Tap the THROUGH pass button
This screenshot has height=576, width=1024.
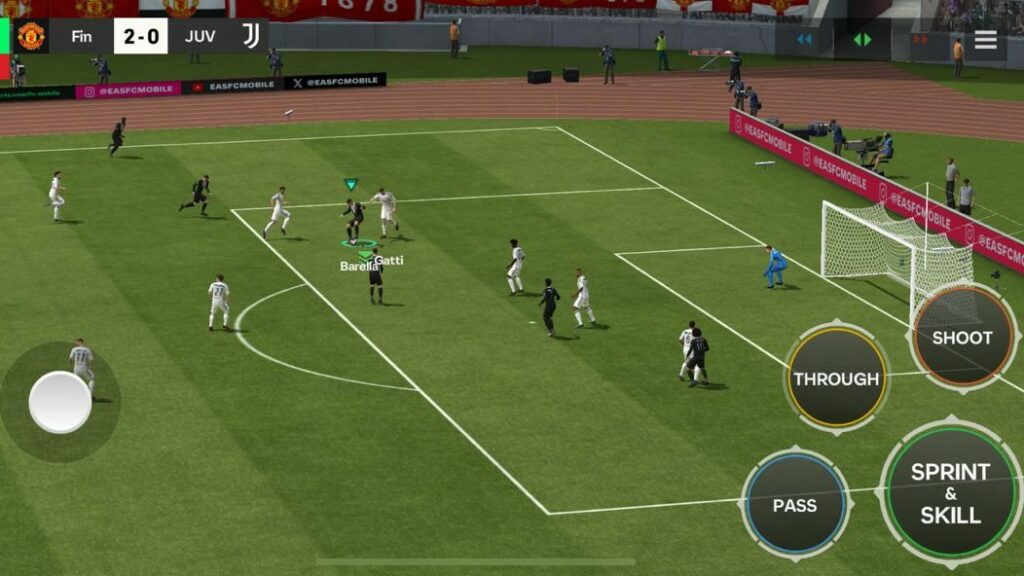pyautogui.click(x=836, y=378)
